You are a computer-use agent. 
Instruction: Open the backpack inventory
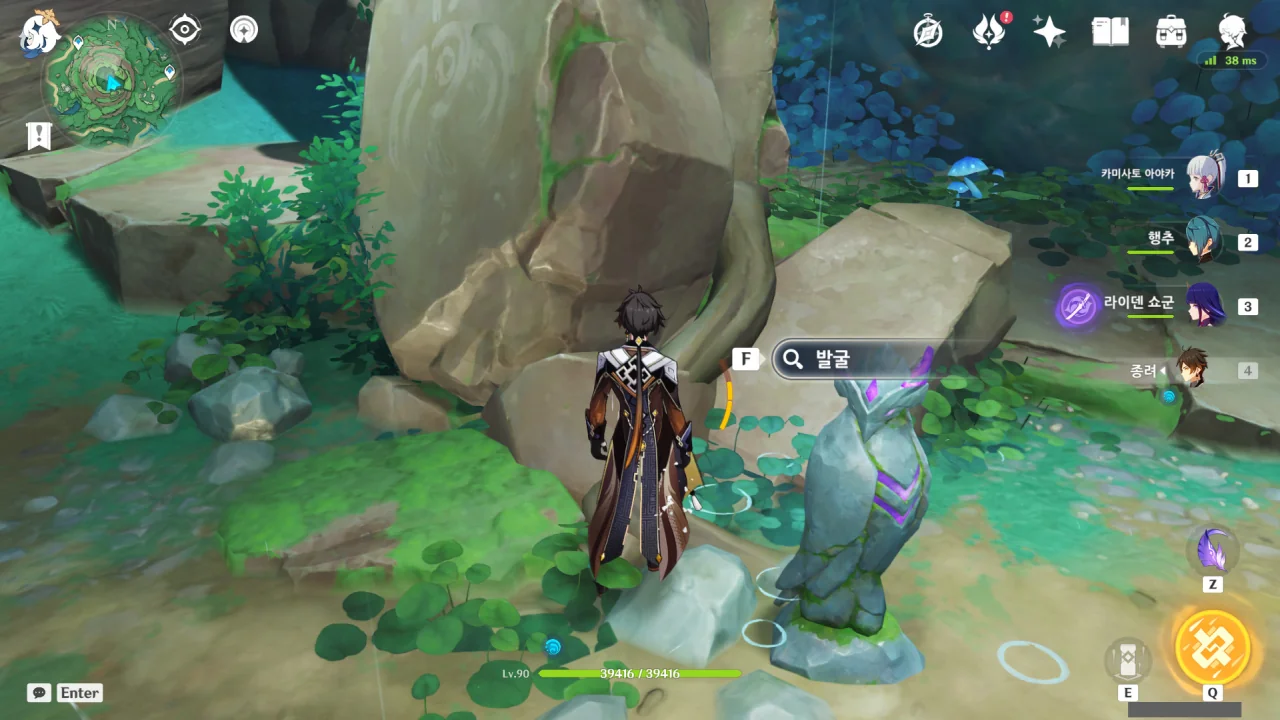click(1170, 32)
